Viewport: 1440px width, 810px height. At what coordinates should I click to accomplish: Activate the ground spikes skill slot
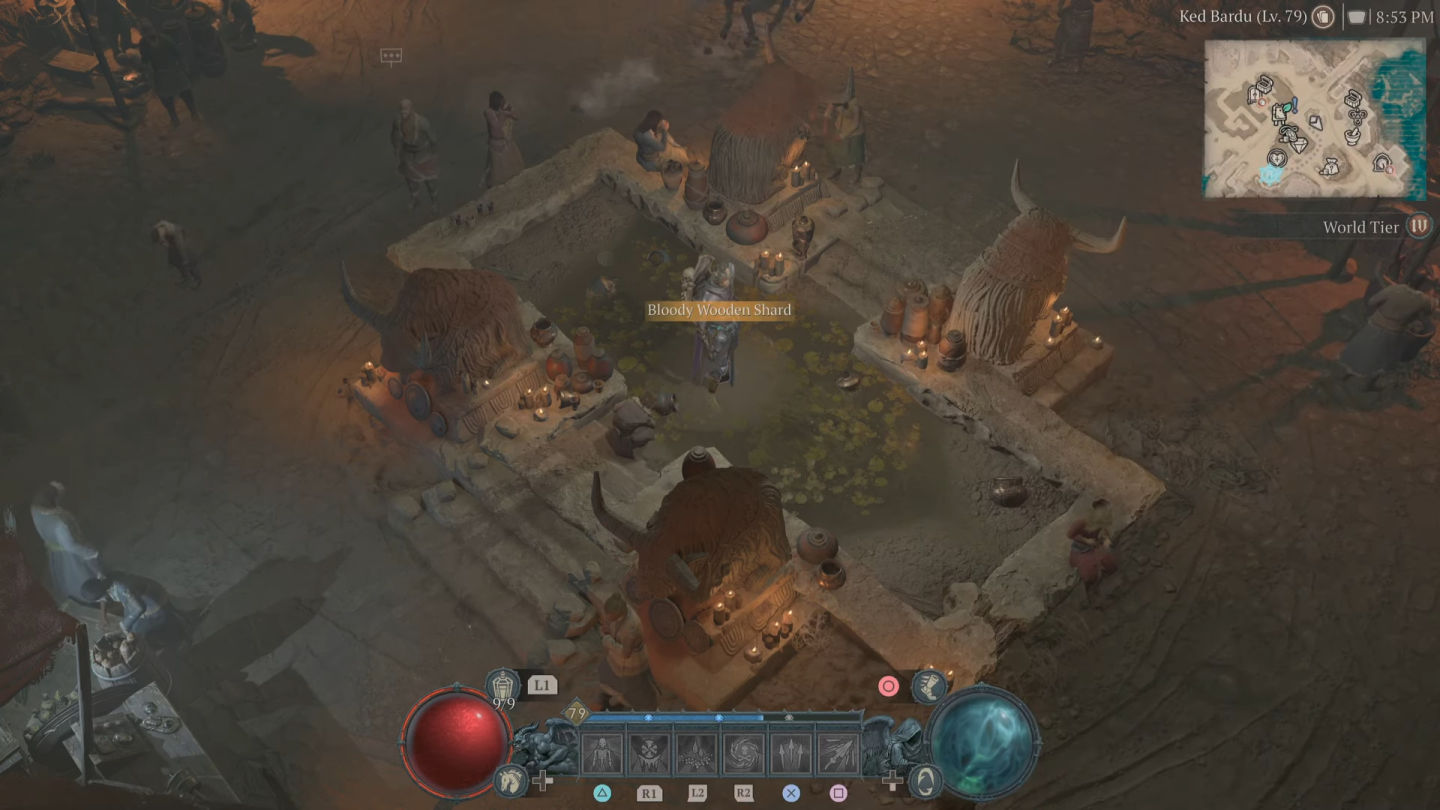[x=697, y=754]
